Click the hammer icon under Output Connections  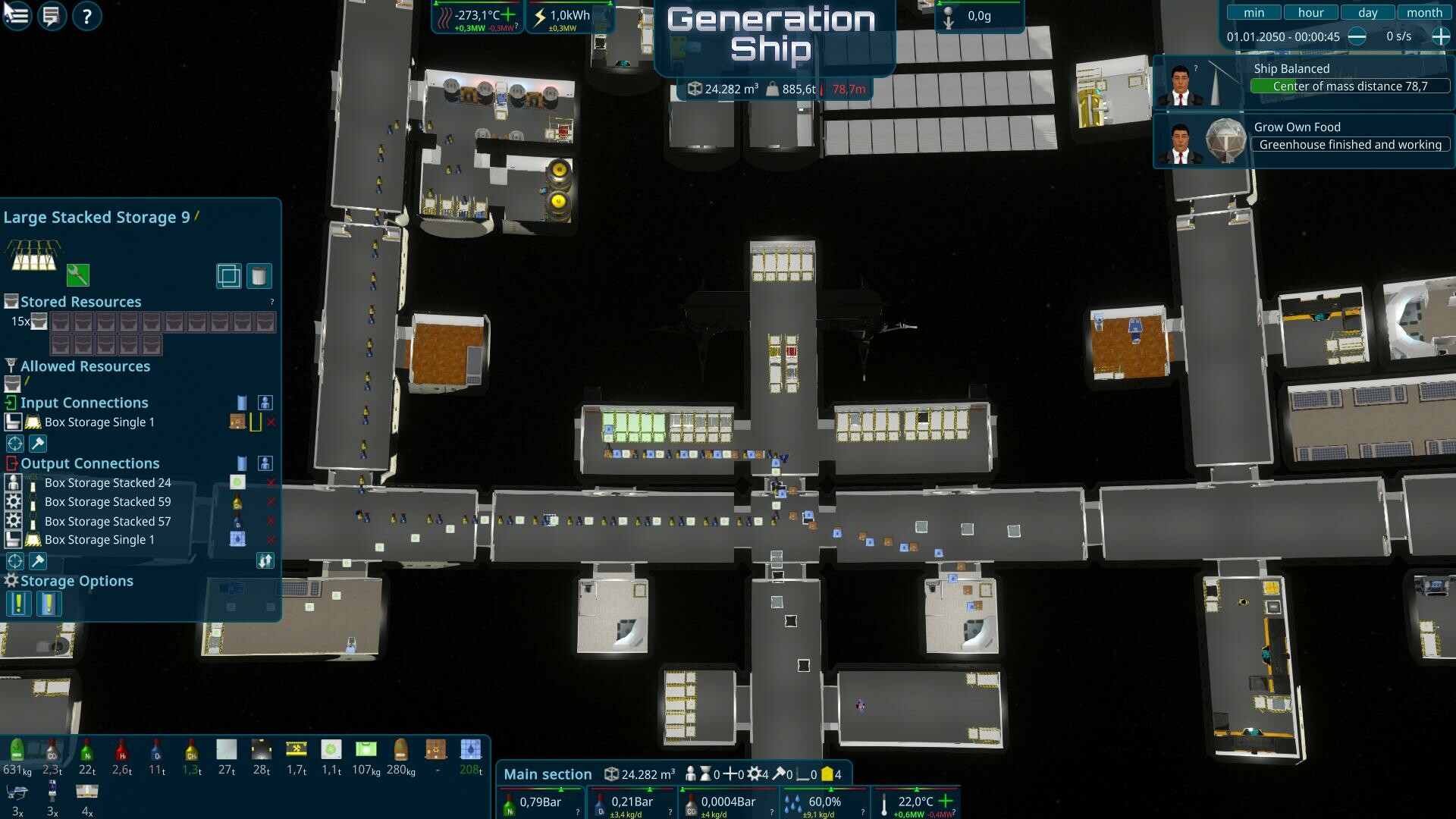click(x=37, y=561)
